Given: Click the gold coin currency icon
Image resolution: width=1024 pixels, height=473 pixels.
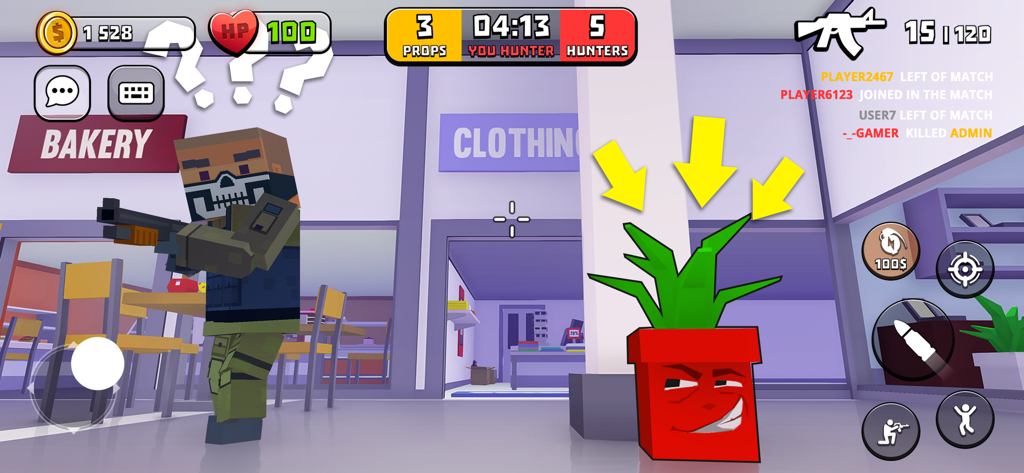Looking at the screenshot, I should coord(57,33).
